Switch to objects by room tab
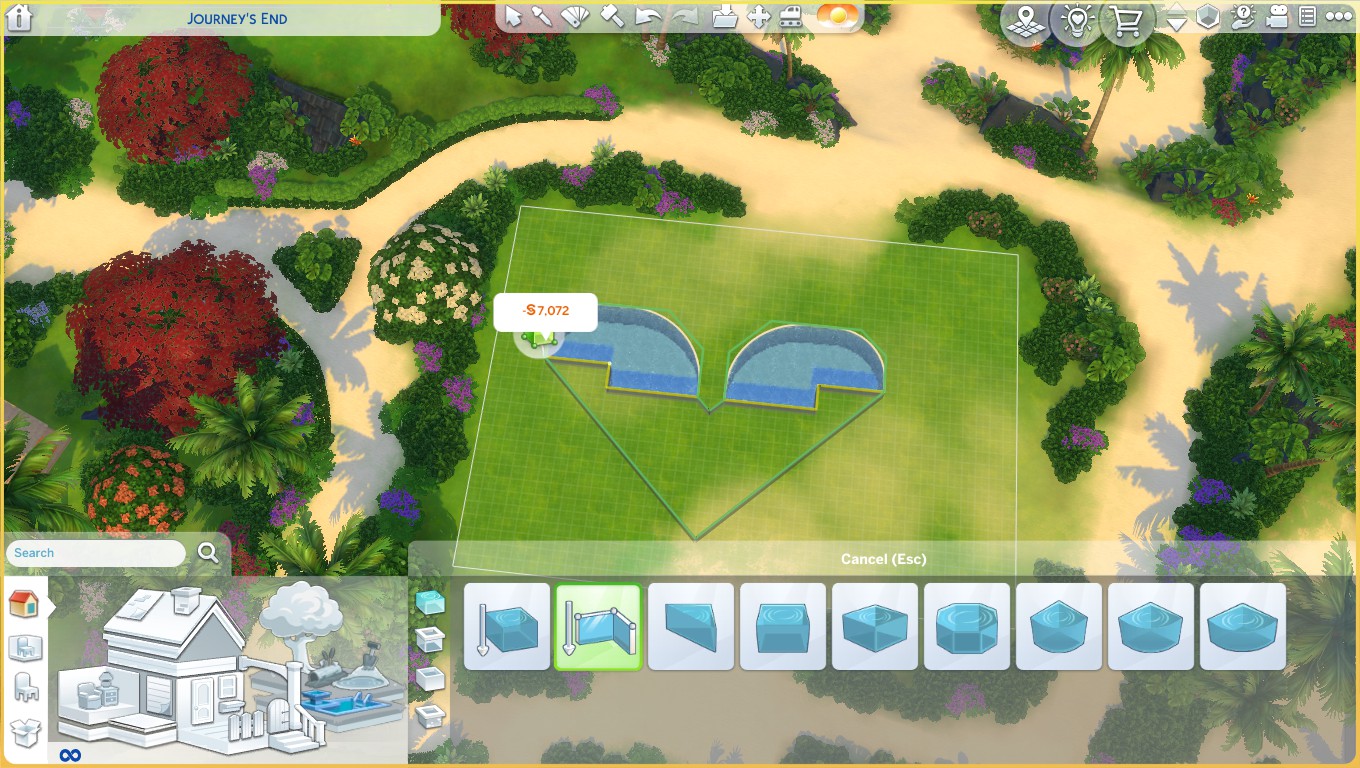1360x768 pixels. [24, 647]
